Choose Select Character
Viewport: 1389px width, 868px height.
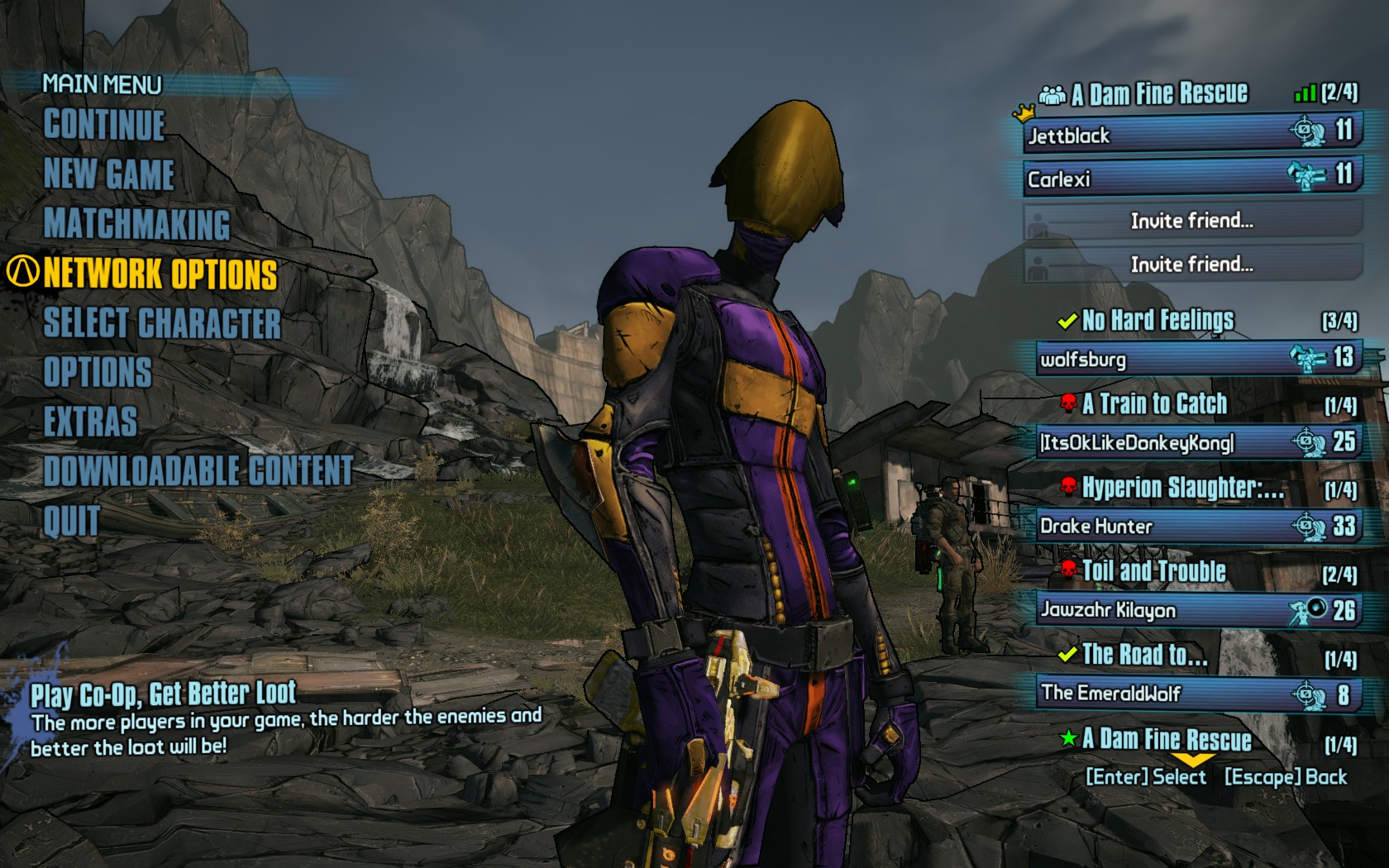click(162, 323)
